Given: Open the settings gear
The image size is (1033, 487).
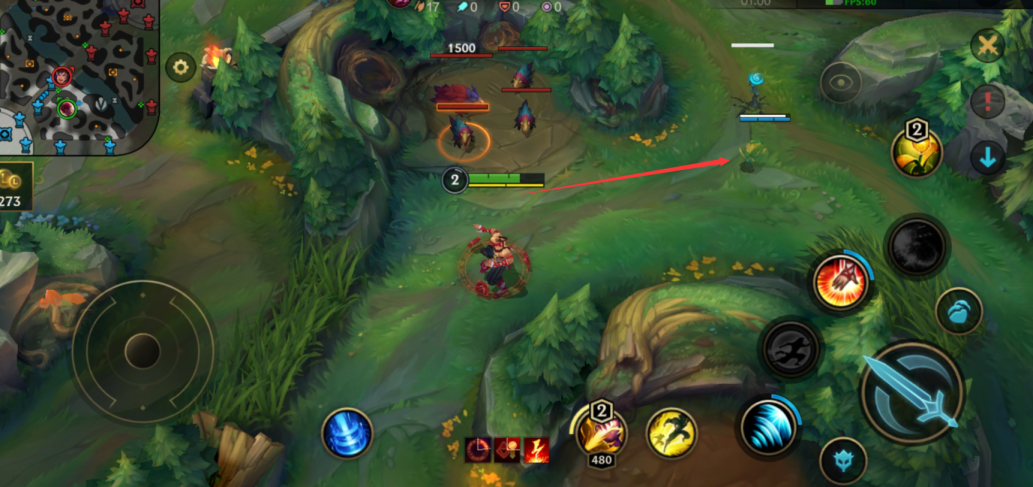Looking at the screenshot, I should click(x=180, y=68).
